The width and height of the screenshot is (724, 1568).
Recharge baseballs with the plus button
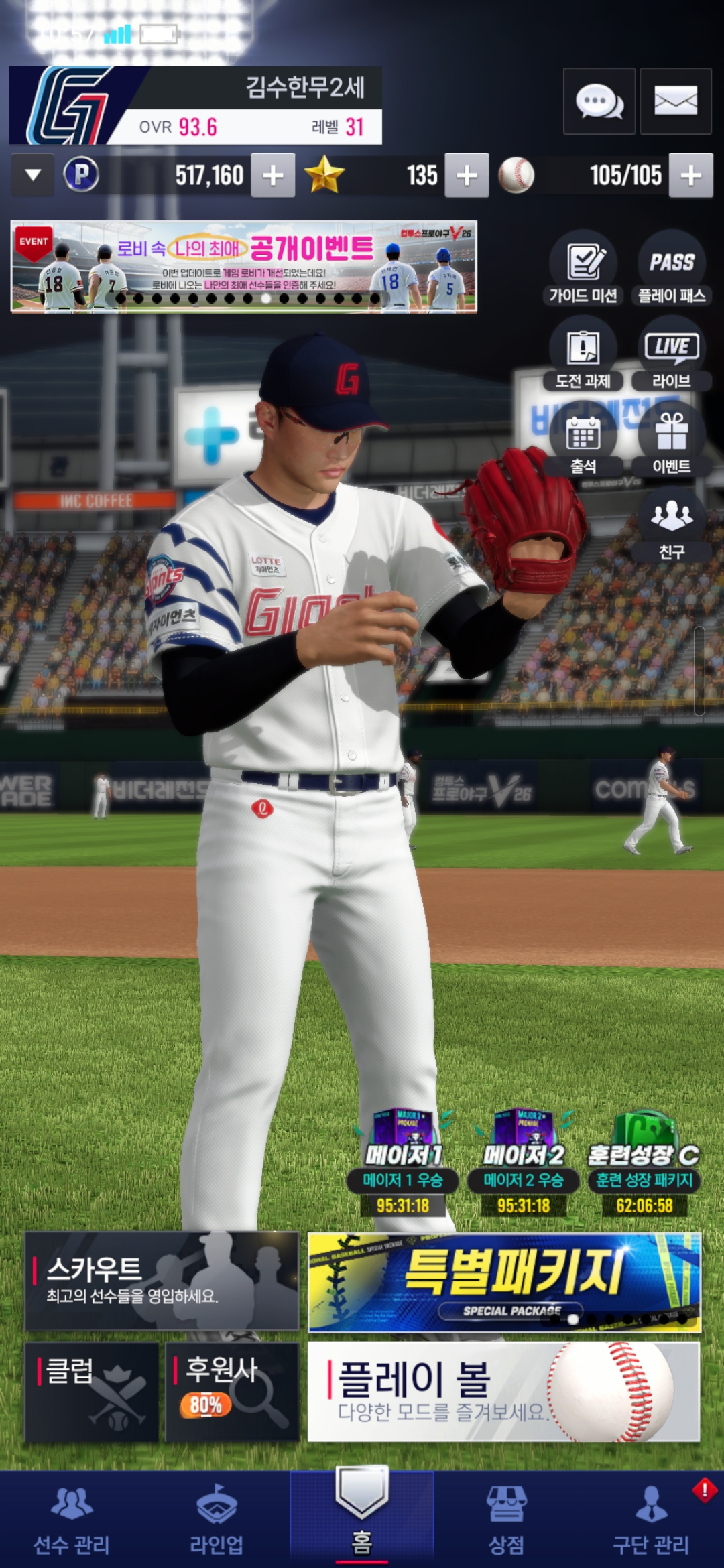[x=690, y=176]
